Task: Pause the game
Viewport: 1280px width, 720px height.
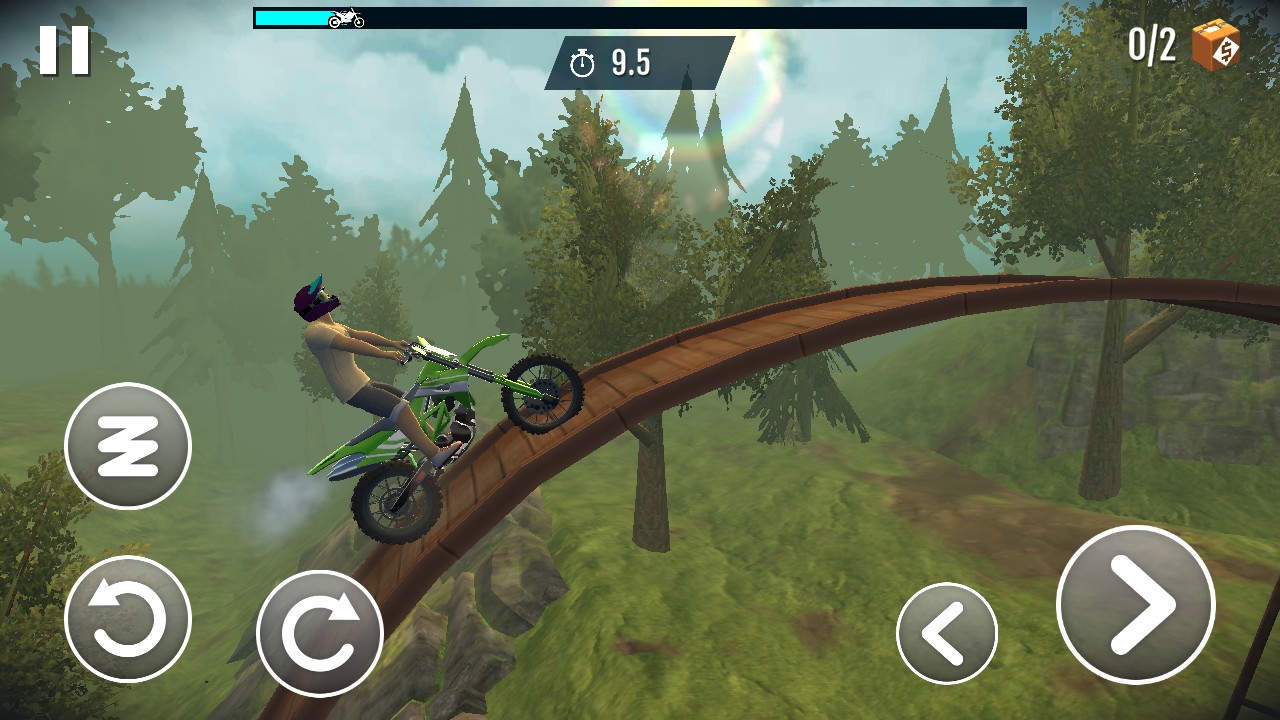Action: point(65,49)
